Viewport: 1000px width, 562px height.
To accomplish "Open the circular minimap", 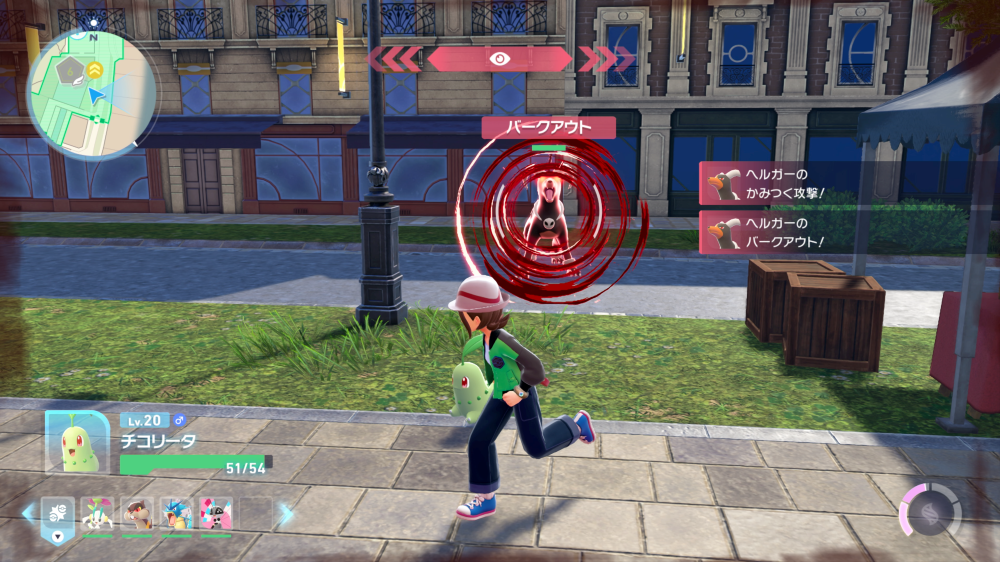I will [90, 94].
